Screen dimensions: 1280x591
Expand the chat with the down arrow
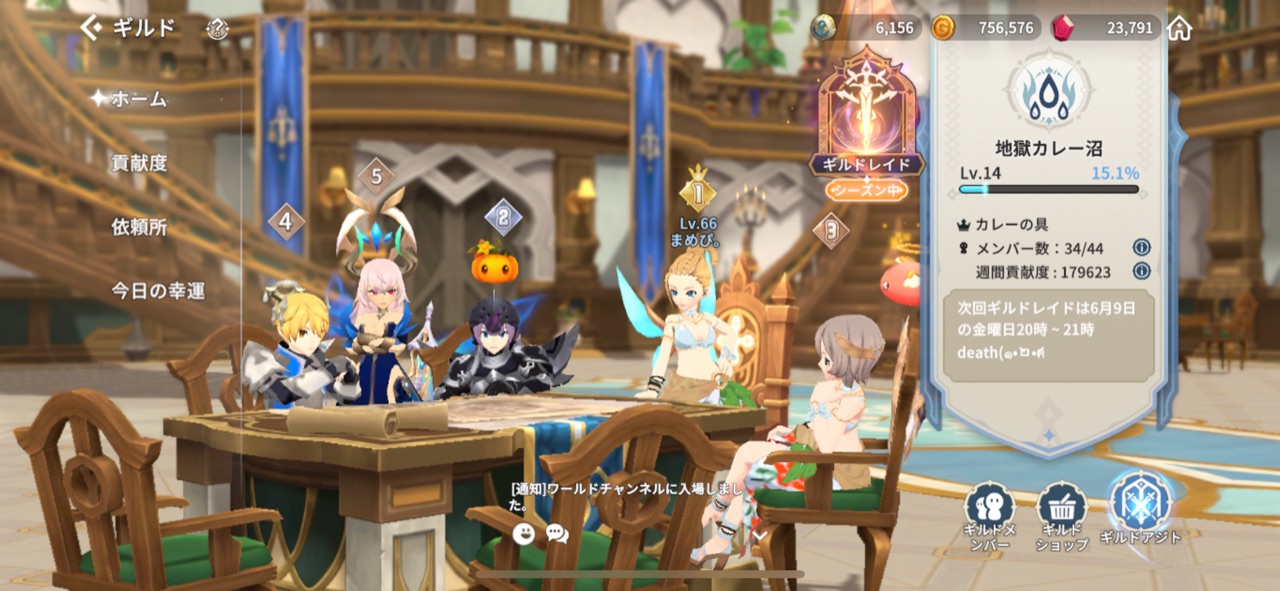click(x=758, y=535)
